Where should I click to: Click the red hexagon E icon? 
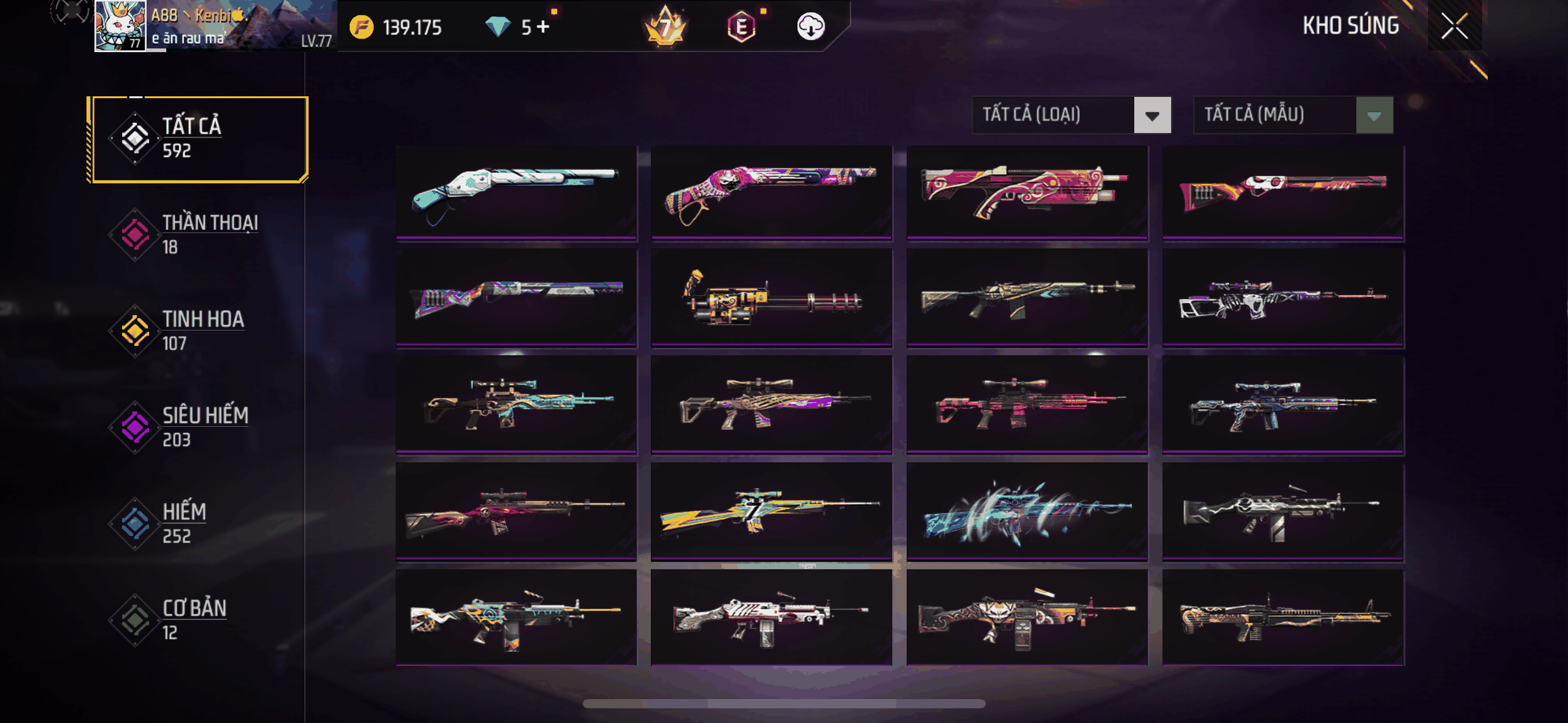(741, 26)
